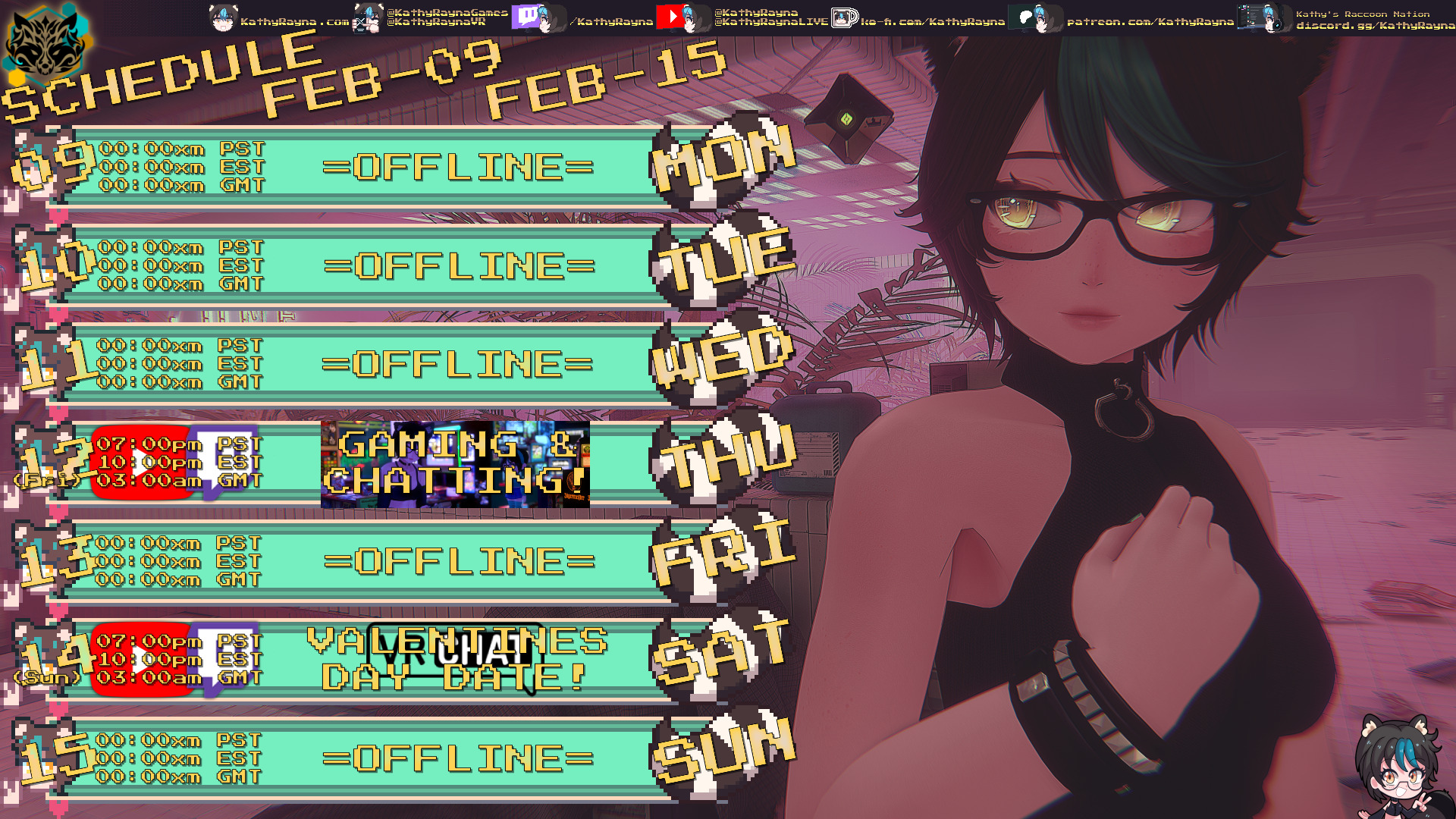Select the Valentines Day Date event
This screenshot has width=1456, height=819.
pyautogui.click(x=457, y=658)
